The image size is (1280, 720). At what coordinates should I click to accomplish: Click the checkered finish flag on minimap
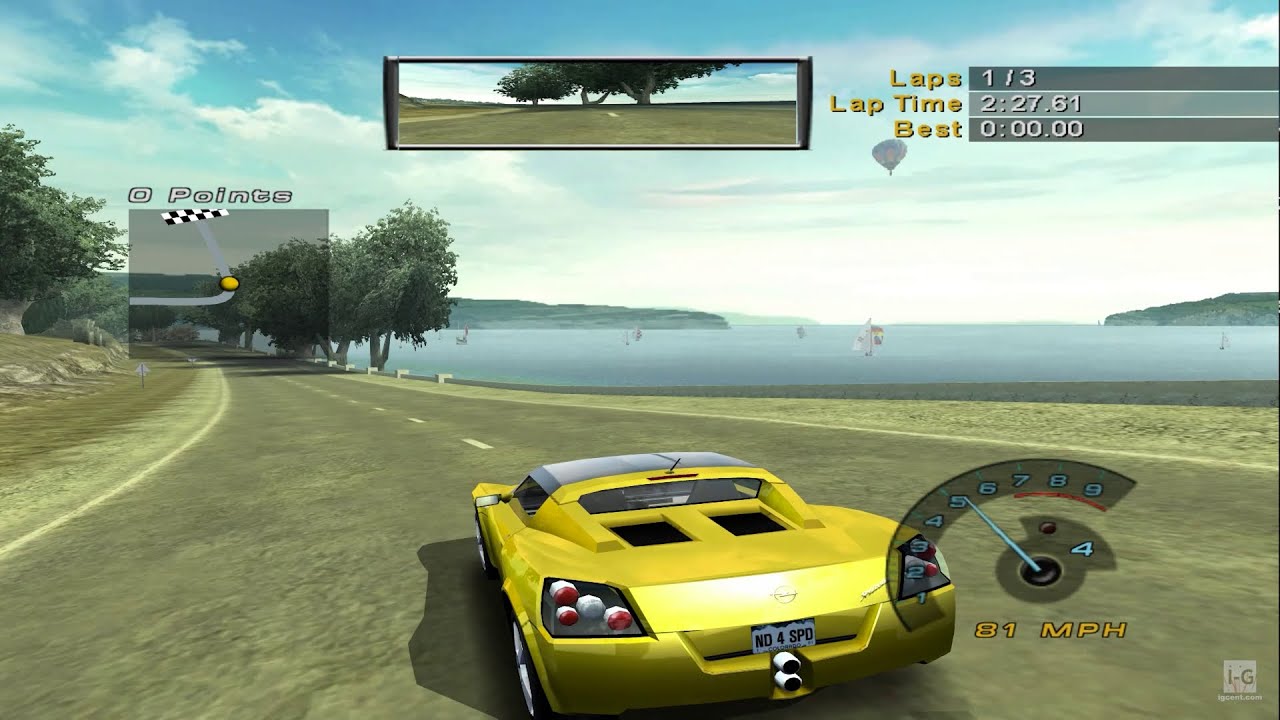(195, 216)
